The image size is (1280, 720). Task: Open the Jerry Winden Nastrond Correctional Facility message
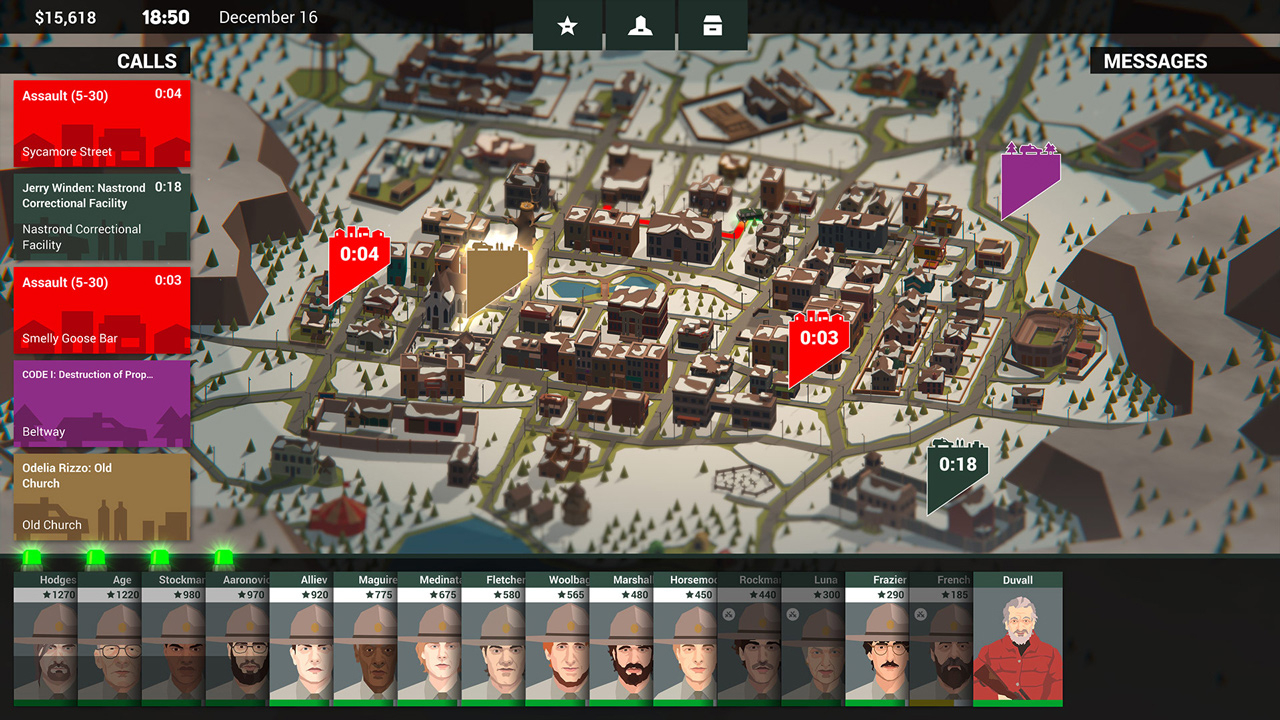100,216
